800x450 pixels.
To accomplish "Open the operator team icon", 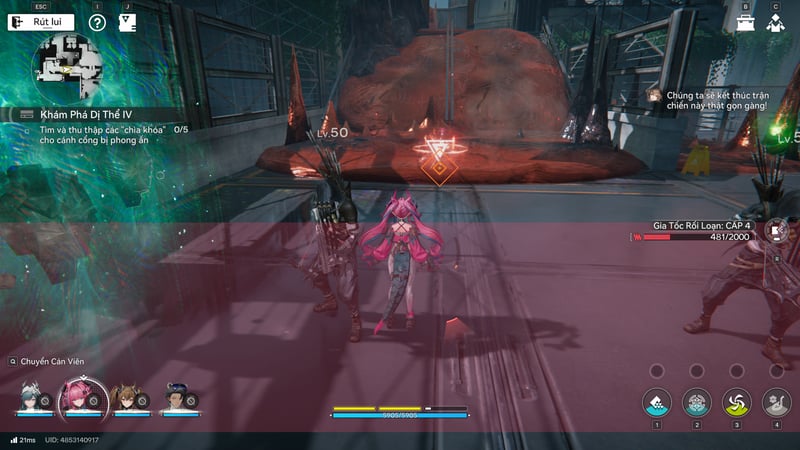I will tap(775, 22).
